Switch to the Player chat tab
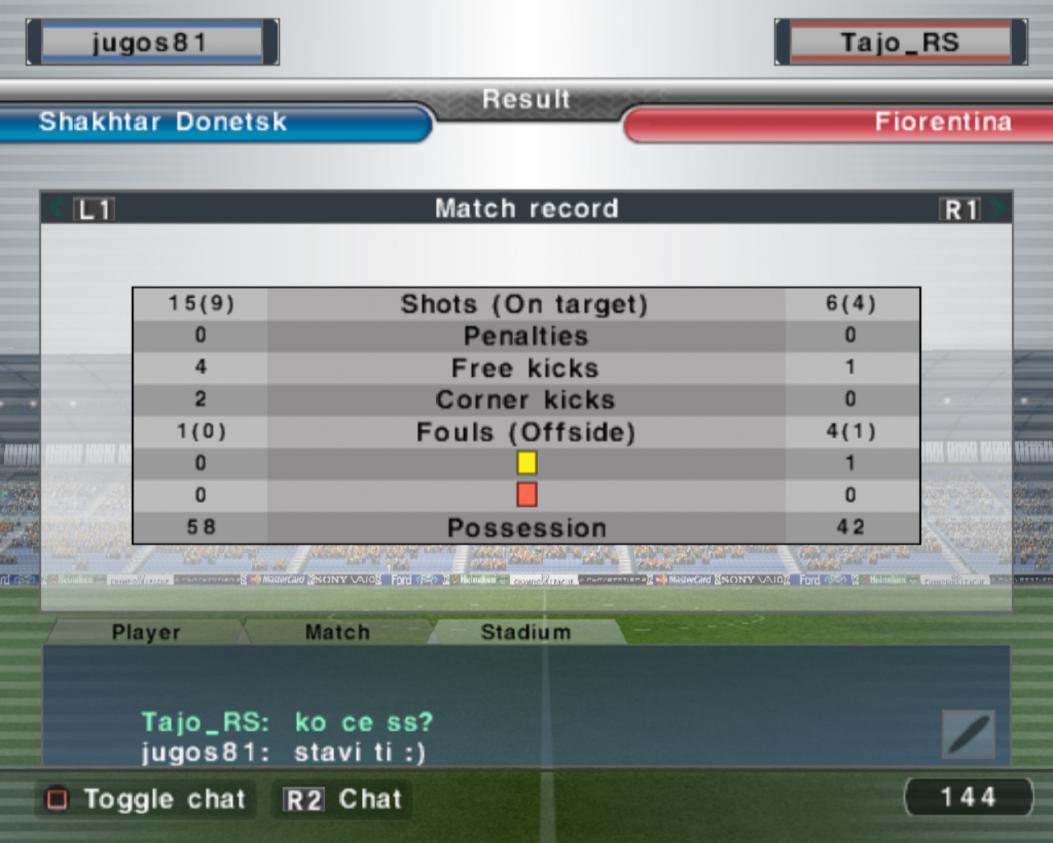The height and width of the screenshot is (843, 1053). pos(146,632)
